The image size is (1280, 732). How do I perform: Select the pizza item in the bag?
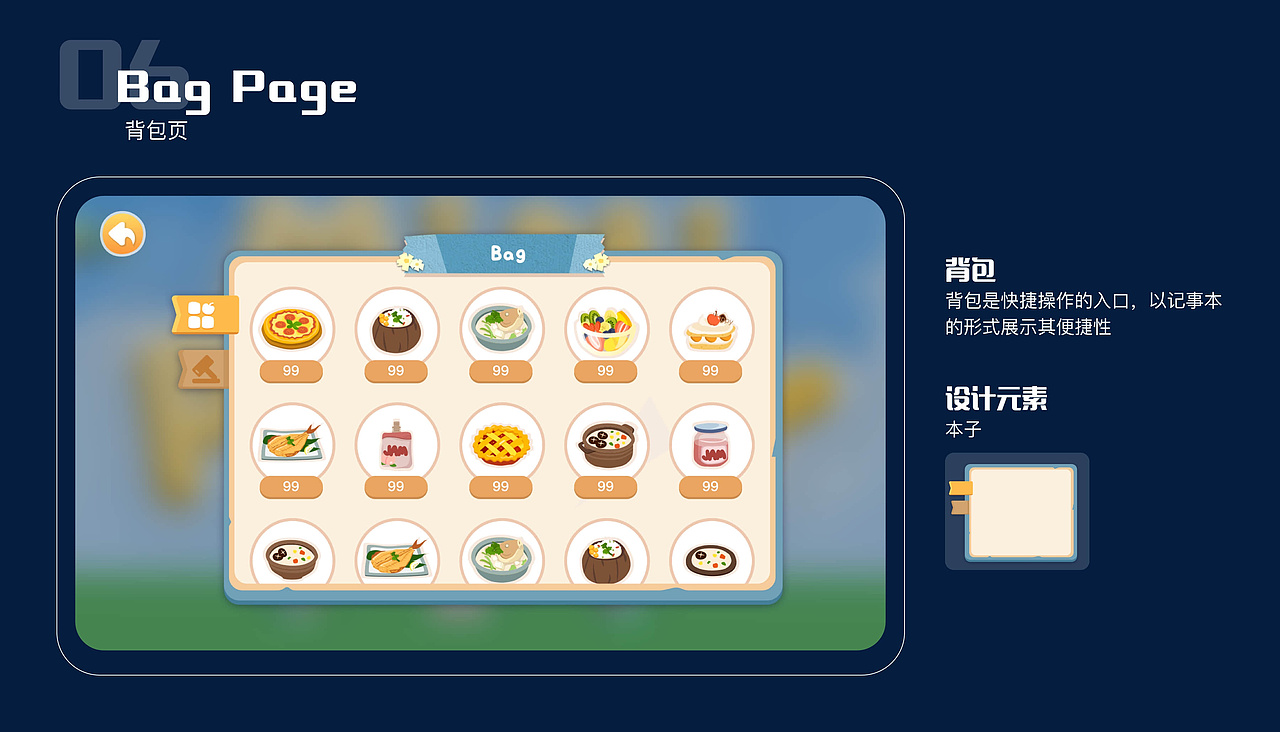[x=291, y=330]
